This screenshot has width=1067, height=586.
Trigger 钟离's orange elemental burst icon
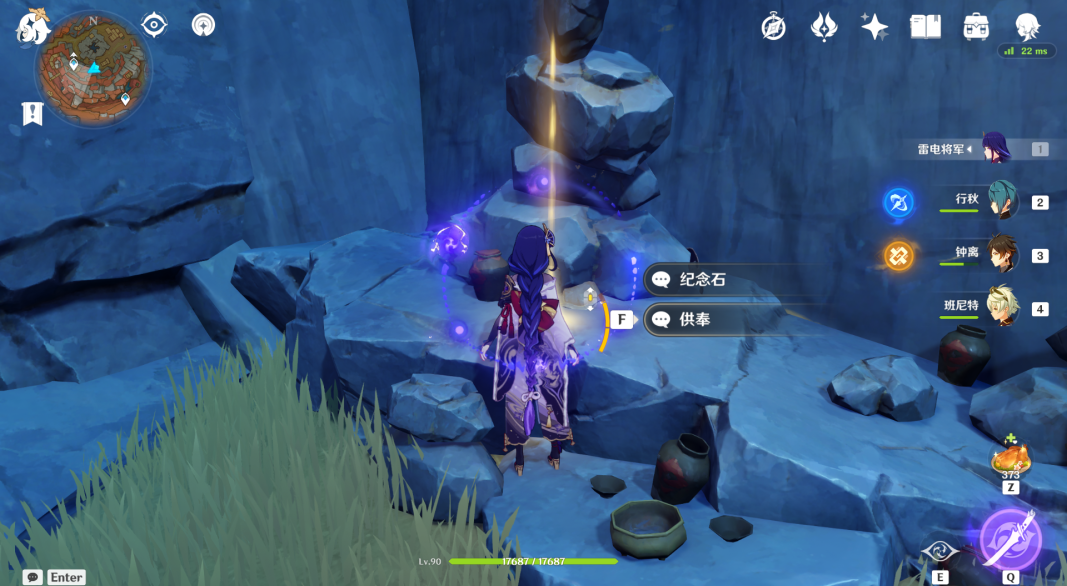pos(898,256)
